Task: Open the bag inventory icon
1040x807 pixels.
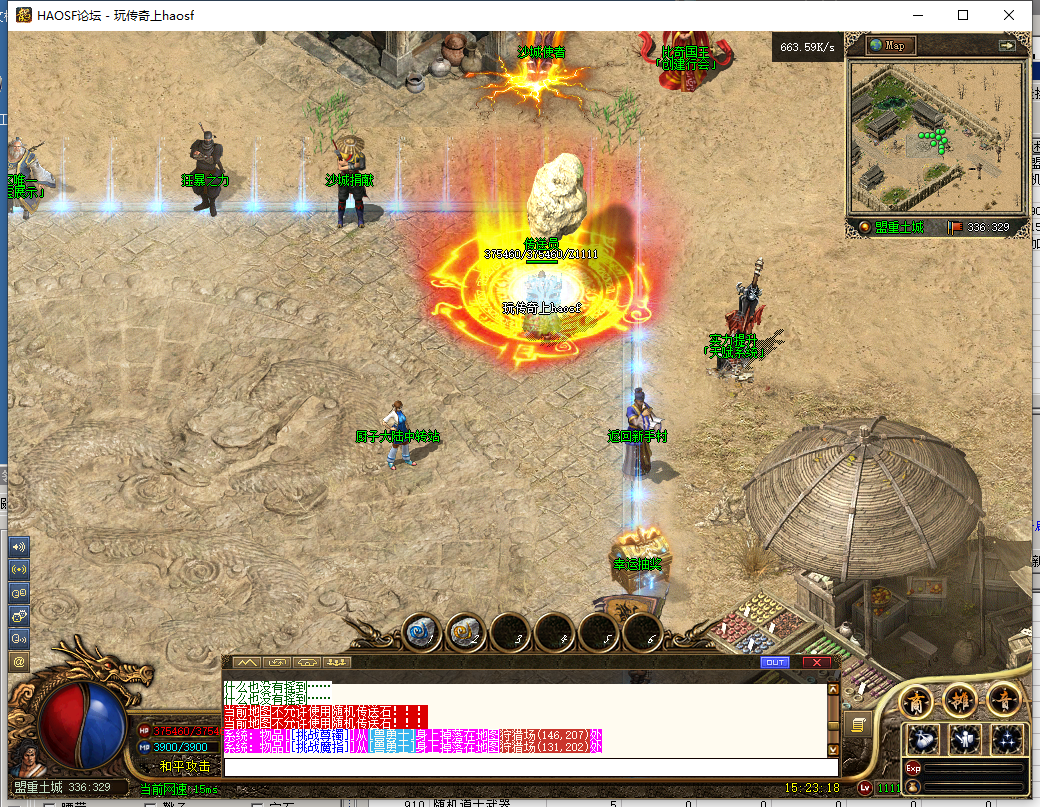Action: click(x=922, y=740)
